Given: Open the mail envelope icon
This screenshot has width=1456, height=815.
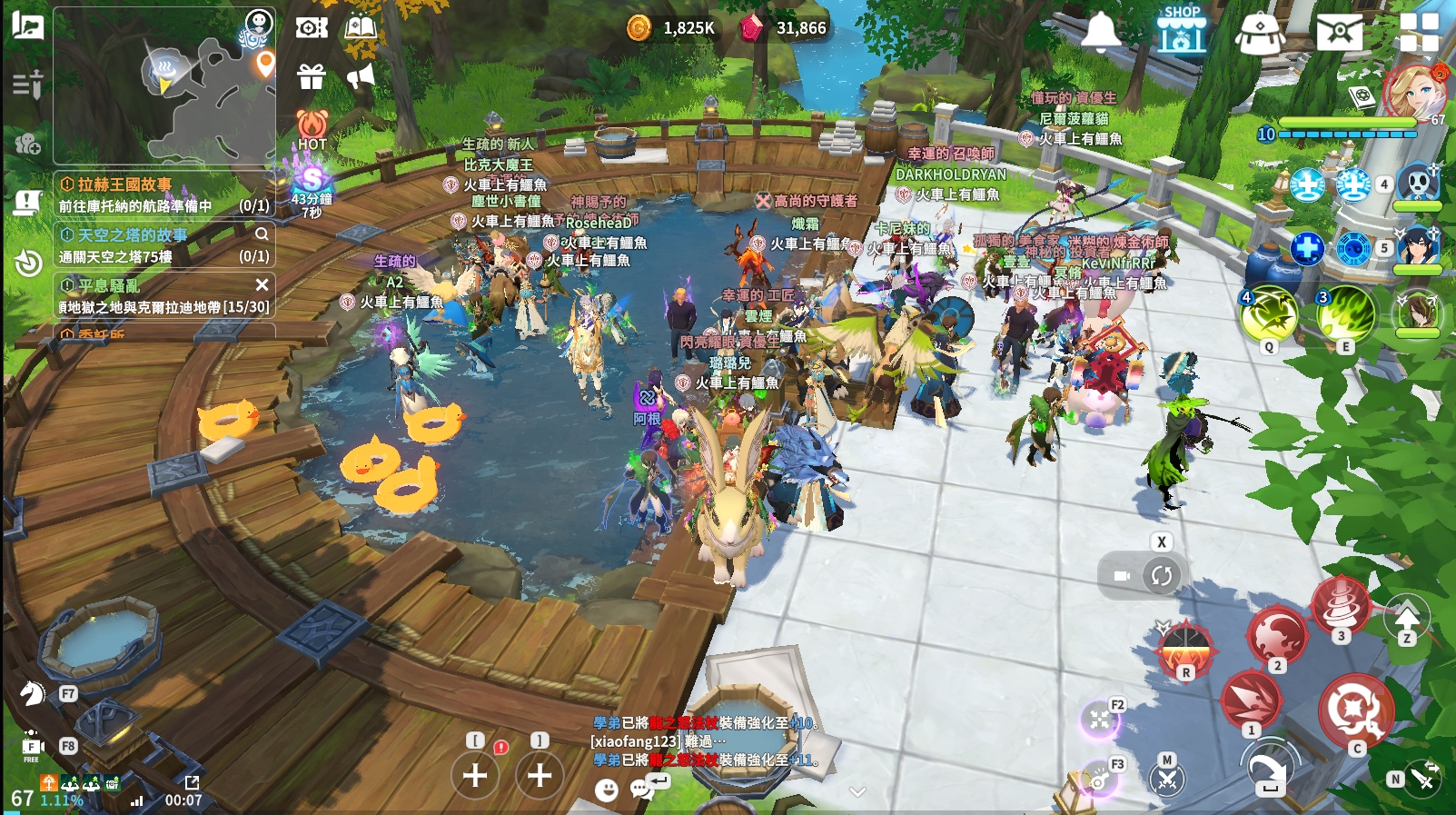Looking at the screenshot, I should click(x=1339, y=32).
